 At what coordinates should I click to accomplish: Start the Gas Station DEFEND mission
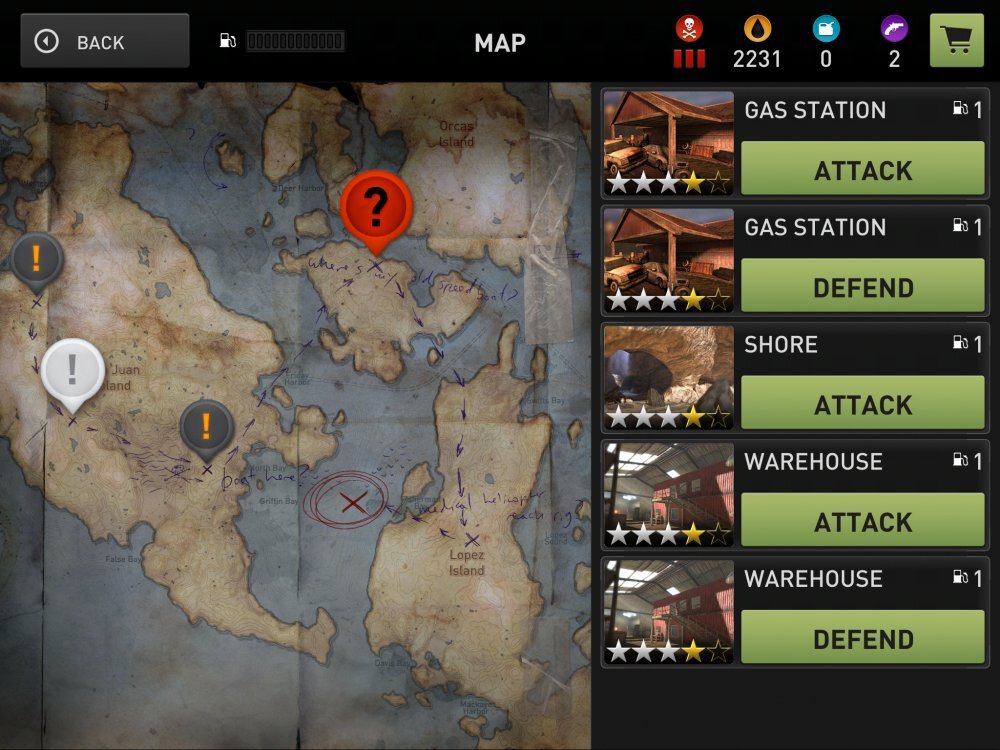click(x=862, y=287)
